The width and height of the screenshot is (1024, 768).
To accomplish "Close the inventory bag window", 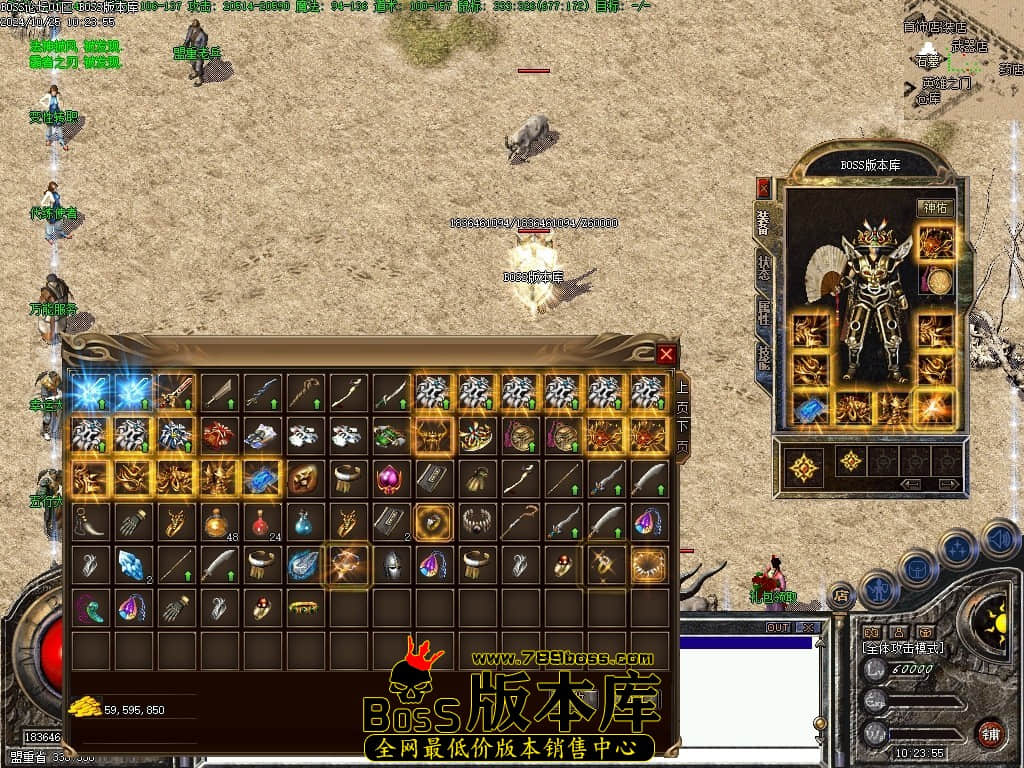I will click(666, 353).
